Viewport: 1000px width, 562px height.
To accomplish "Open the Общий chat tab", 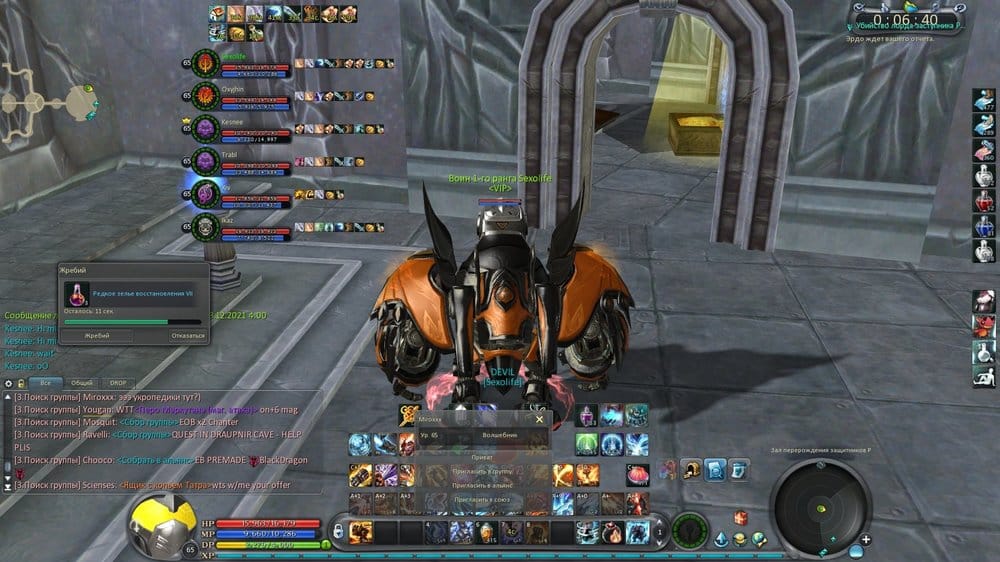I will point(82,383).
